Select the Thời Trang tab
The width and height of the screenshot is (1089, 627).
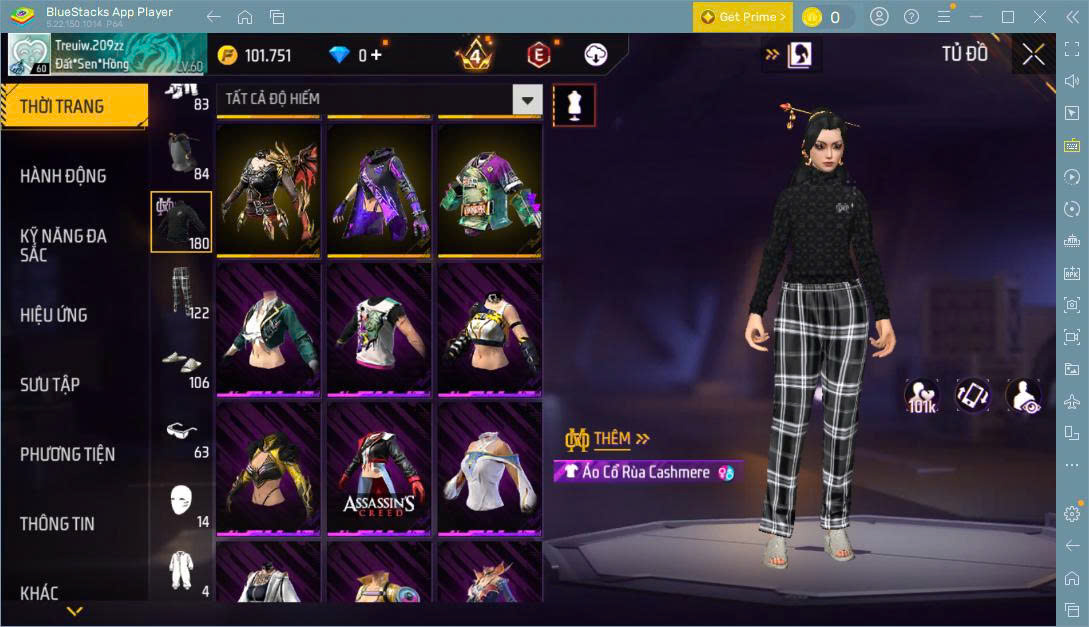(x=62, y=106)
